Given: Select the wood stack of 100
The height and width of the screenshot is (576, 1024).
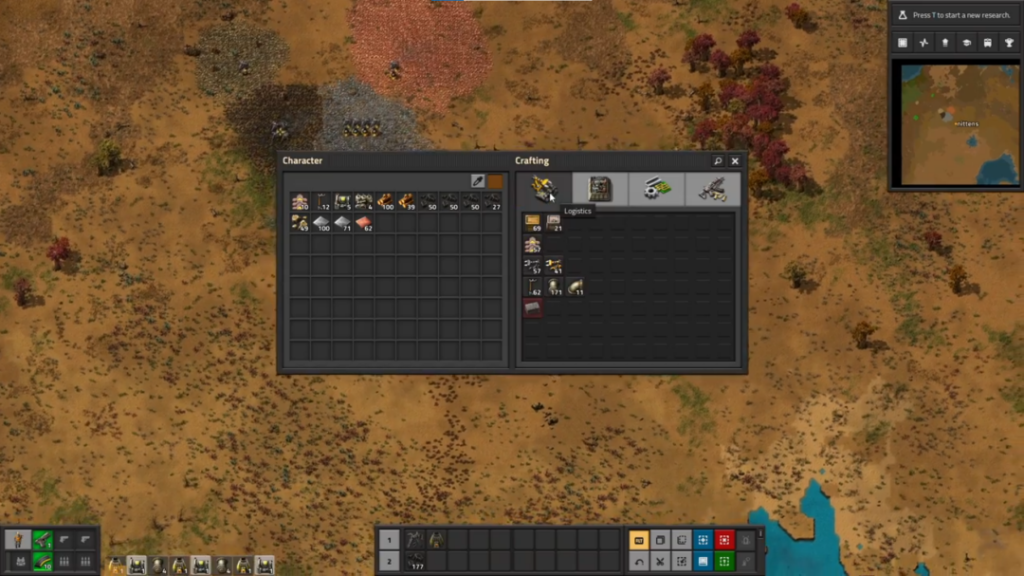Looking at the screenshot, I should tap(385, 202).
